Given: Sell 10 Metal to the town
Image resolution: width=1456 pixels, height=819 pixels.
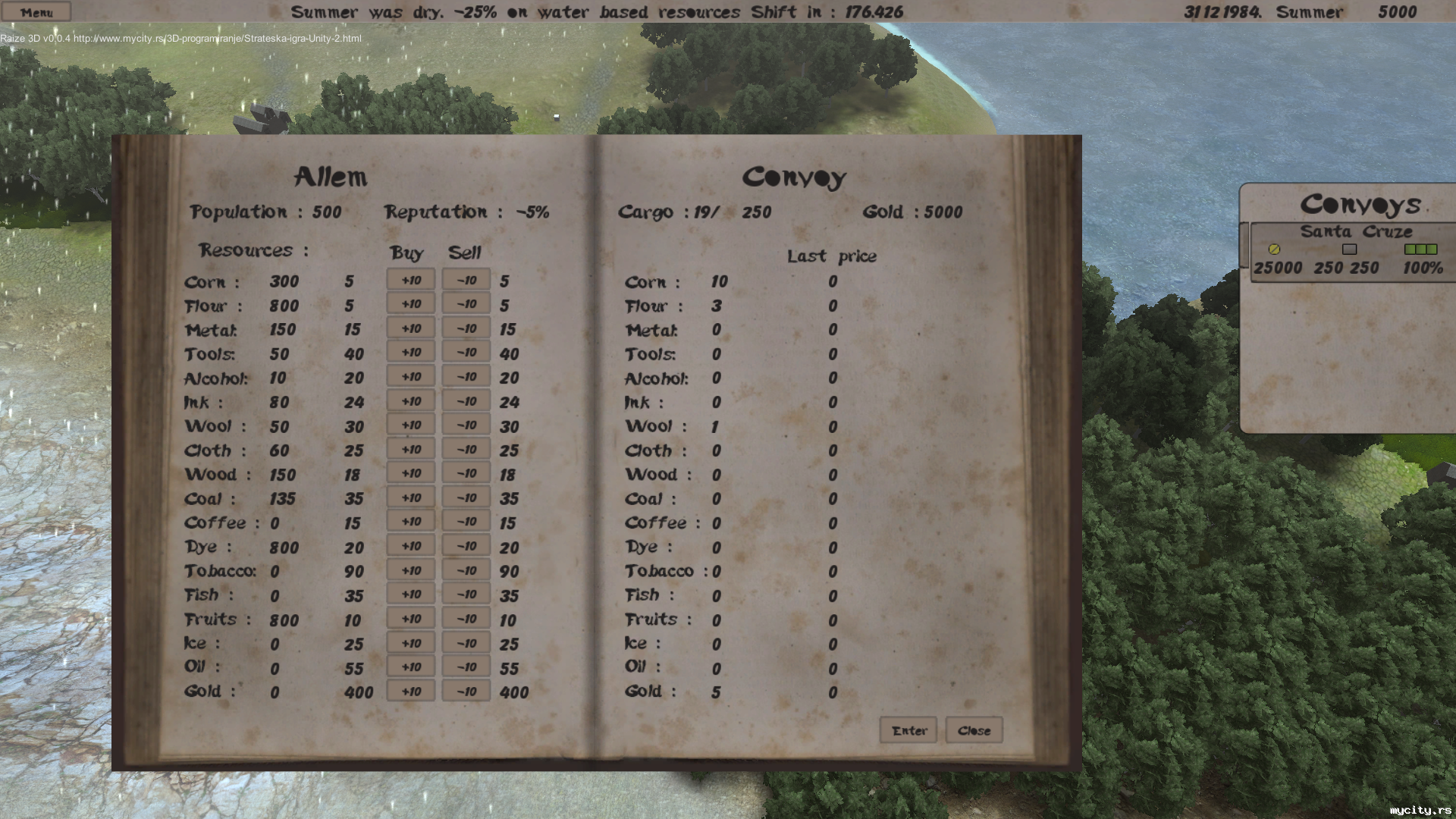Looking at the screenshot, I should coord(466,329).
